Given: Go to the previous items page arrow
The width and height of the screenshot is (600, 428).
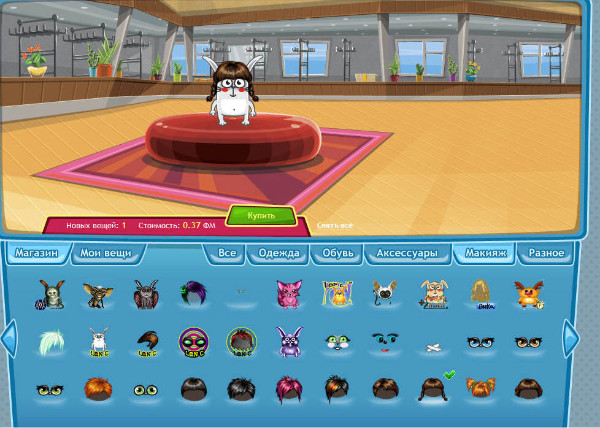Looking at the screenshot, I should point(9,339).
